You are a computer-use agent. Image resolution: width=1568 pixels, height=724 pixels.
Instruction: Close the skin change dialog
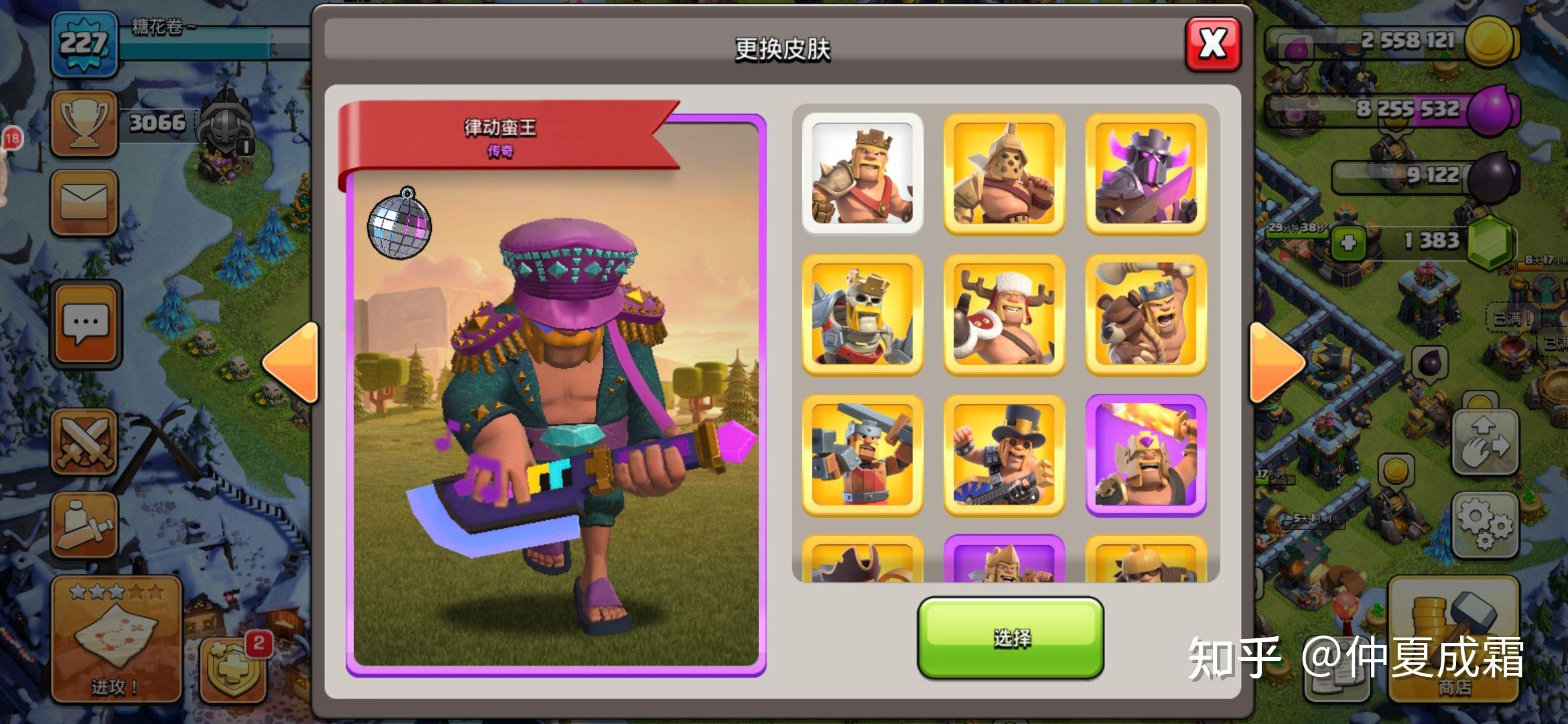[x=1212, y=44]
